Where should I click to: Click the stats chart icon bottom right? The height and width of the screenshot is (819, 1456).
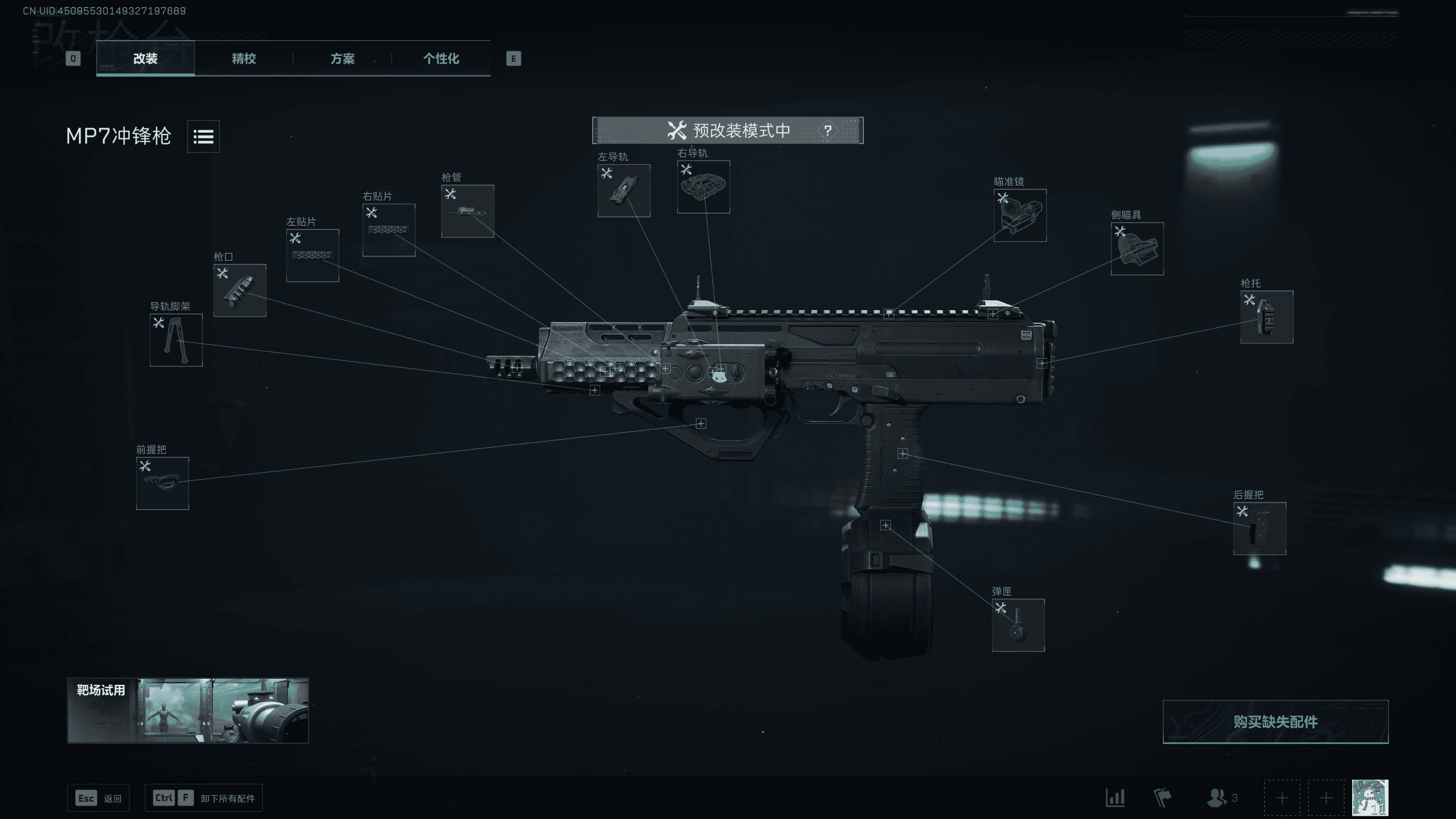click(x=1115, y=798)
